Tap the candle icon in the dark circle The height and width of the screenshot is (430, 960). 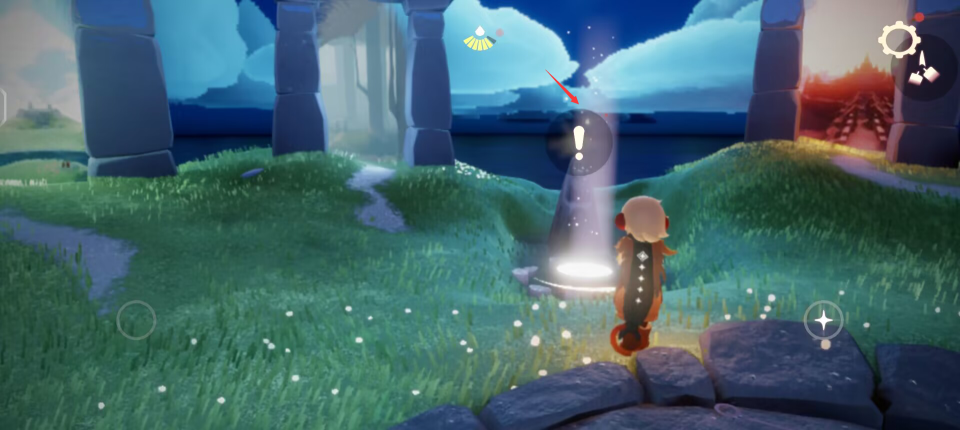(x=925, y=68)
